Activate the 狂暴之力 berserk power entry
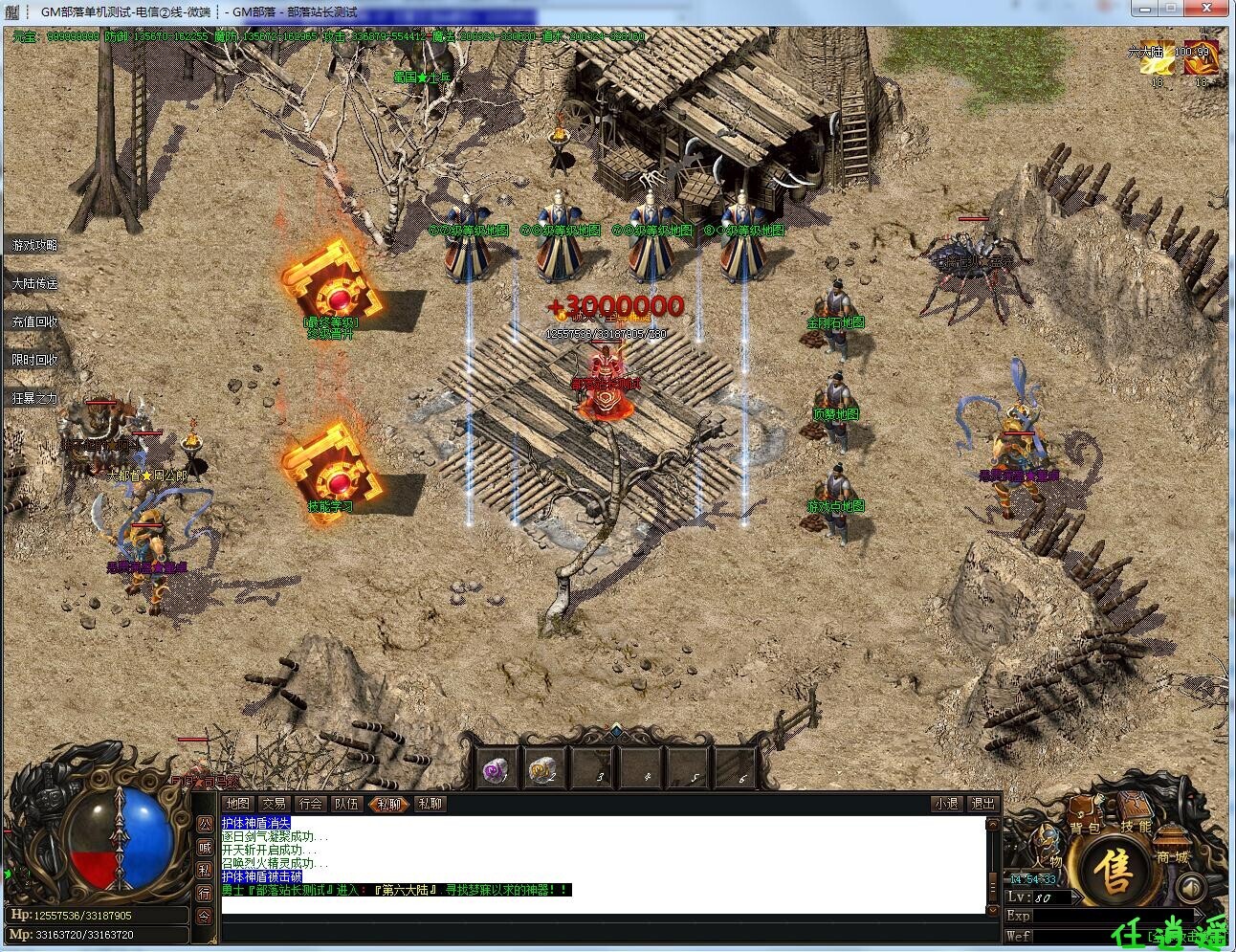Screen dimensions: 1236x952 [34, 398]
